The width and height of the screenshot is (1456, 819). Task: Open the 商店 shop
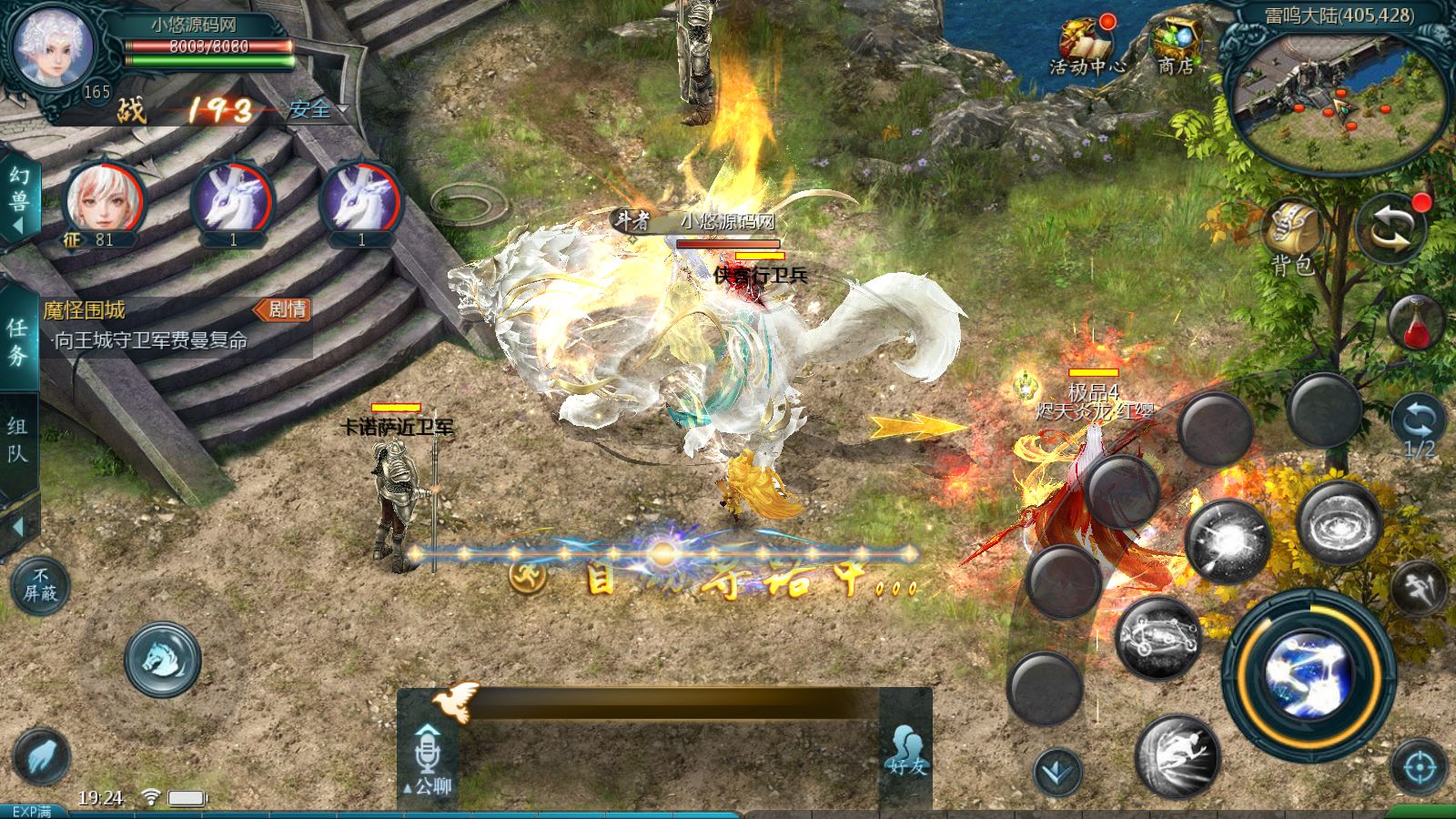coord(1176,45)
